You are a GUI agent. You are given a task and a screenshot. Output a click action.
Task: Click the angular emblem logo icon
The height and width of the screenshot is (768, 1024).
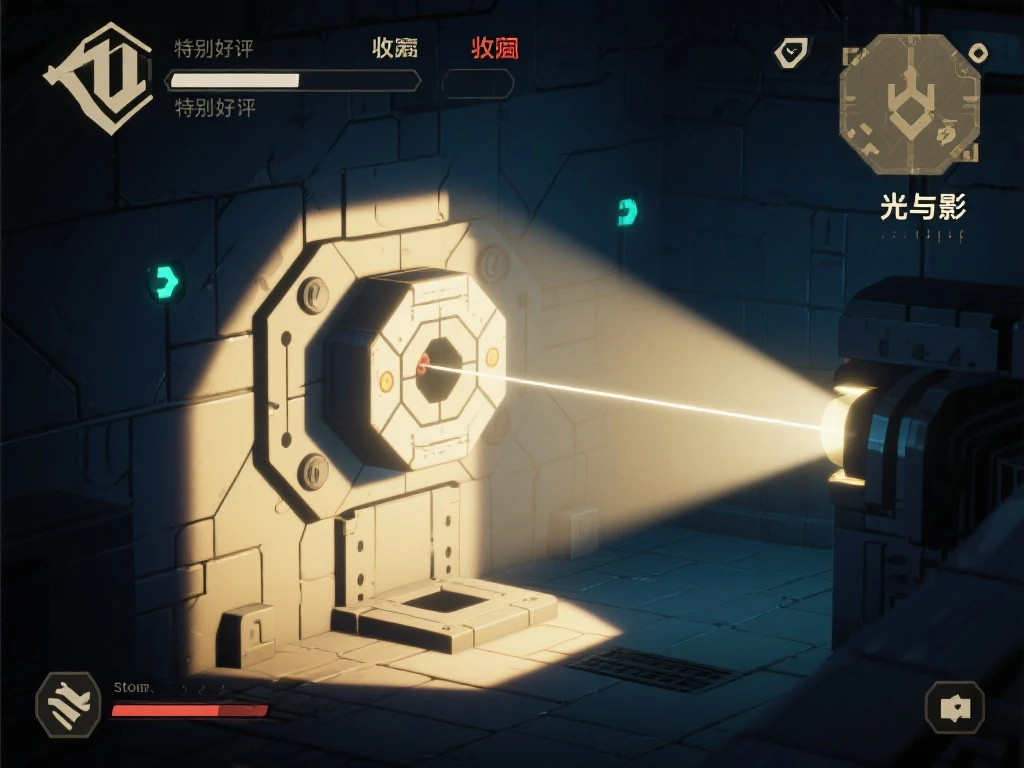tap(86, 80)
